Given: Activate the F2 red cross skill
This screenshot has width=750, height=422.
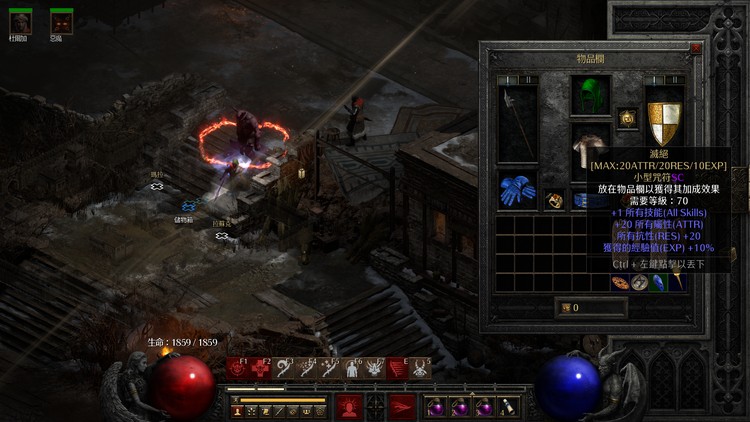Looking at the screenshot, I should click(260, 369).
